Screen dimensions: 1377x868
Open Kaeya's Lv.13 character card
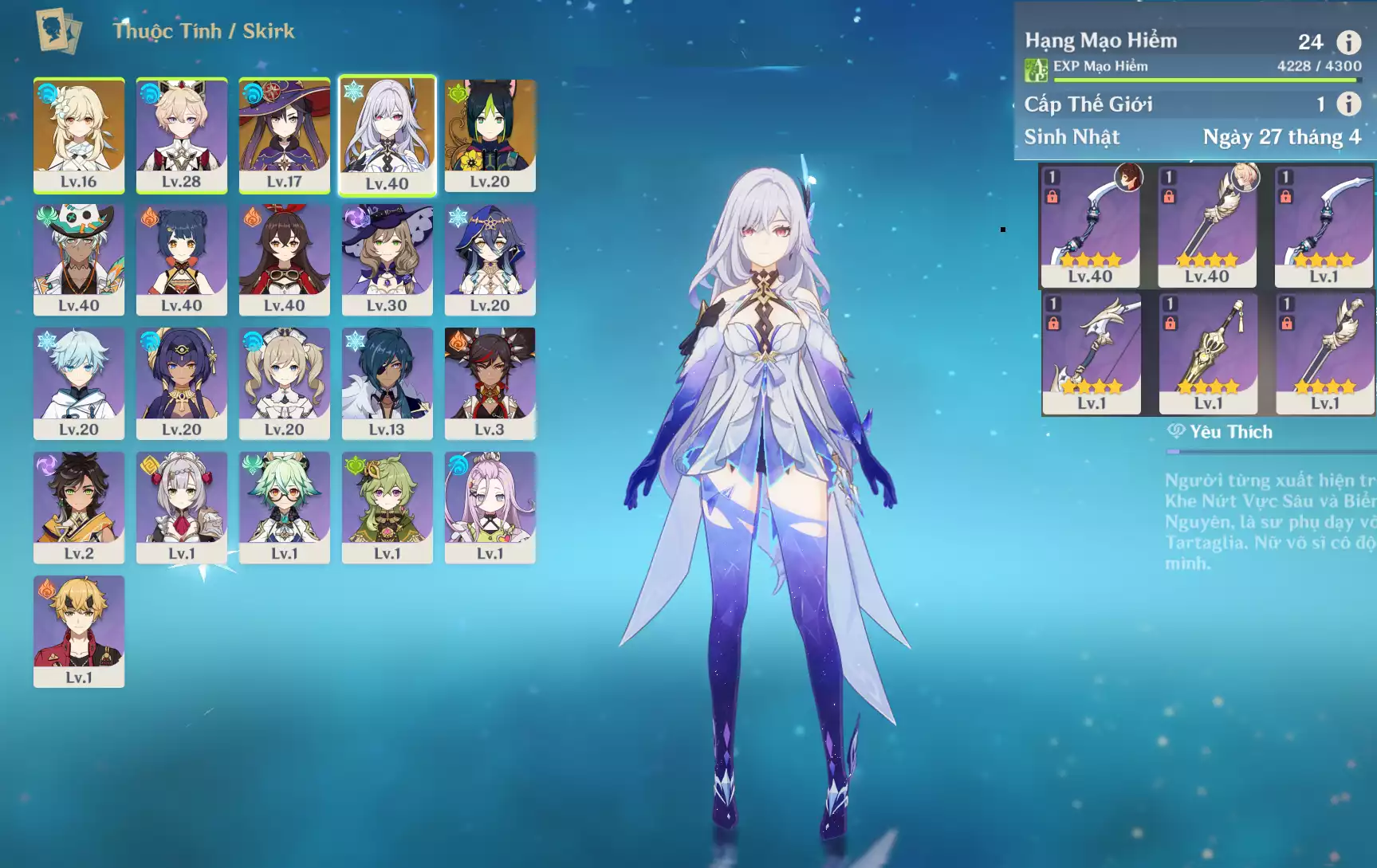coord(387,383)
